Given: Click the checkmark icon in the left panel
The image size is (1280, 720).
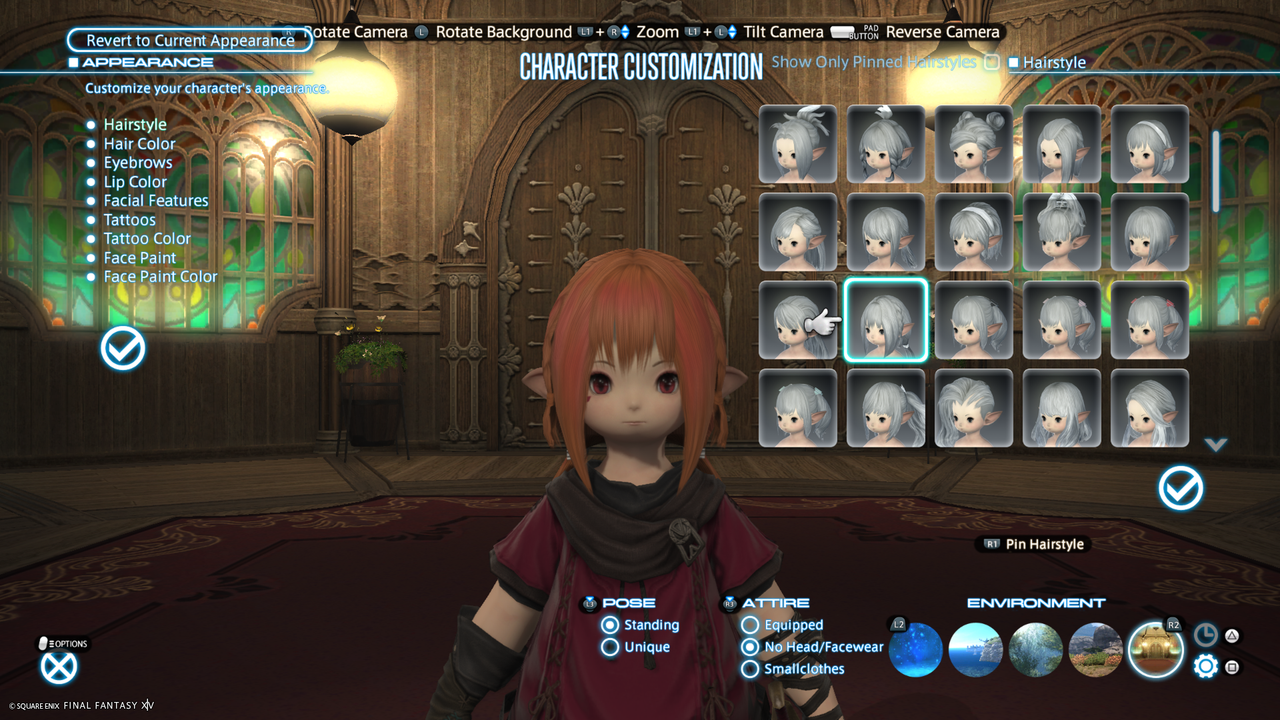Looking at the screenshot, I should tap(122, 348).
